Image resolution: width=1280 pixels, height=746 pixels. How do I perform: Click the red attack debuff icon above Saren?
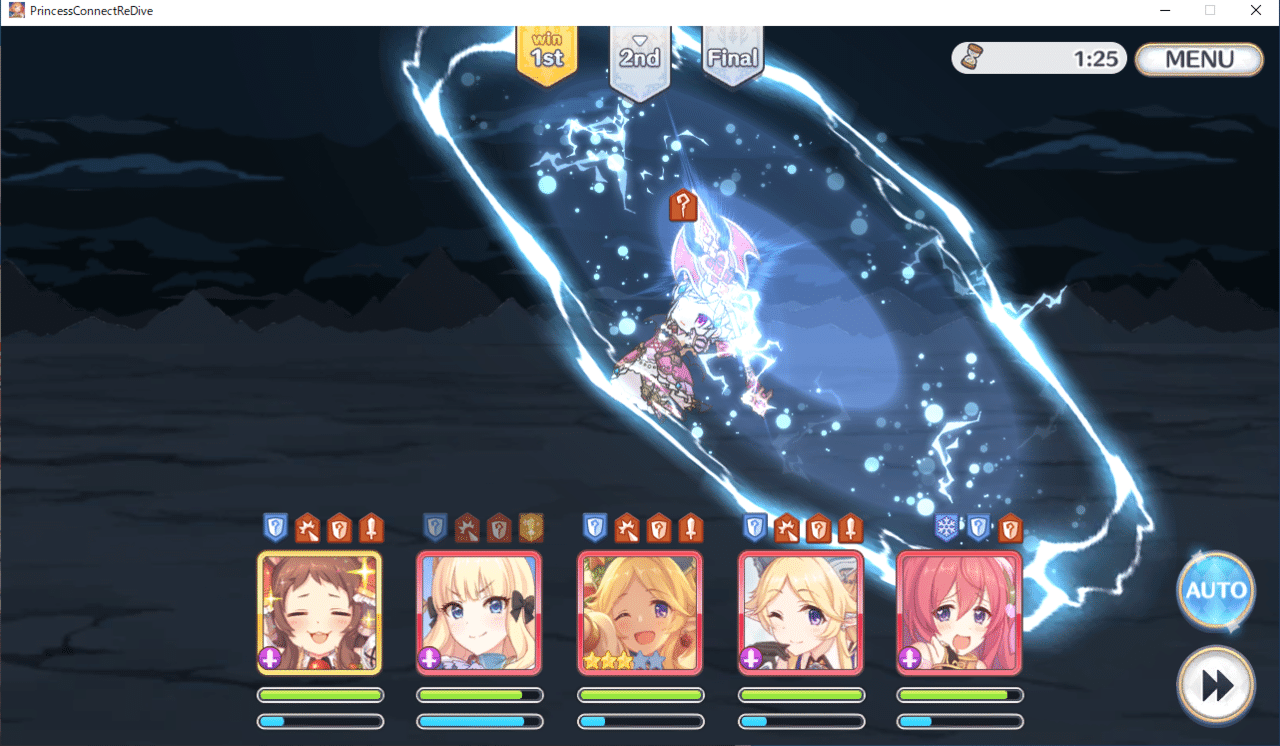pyautogui.click(x=467, y=528)
